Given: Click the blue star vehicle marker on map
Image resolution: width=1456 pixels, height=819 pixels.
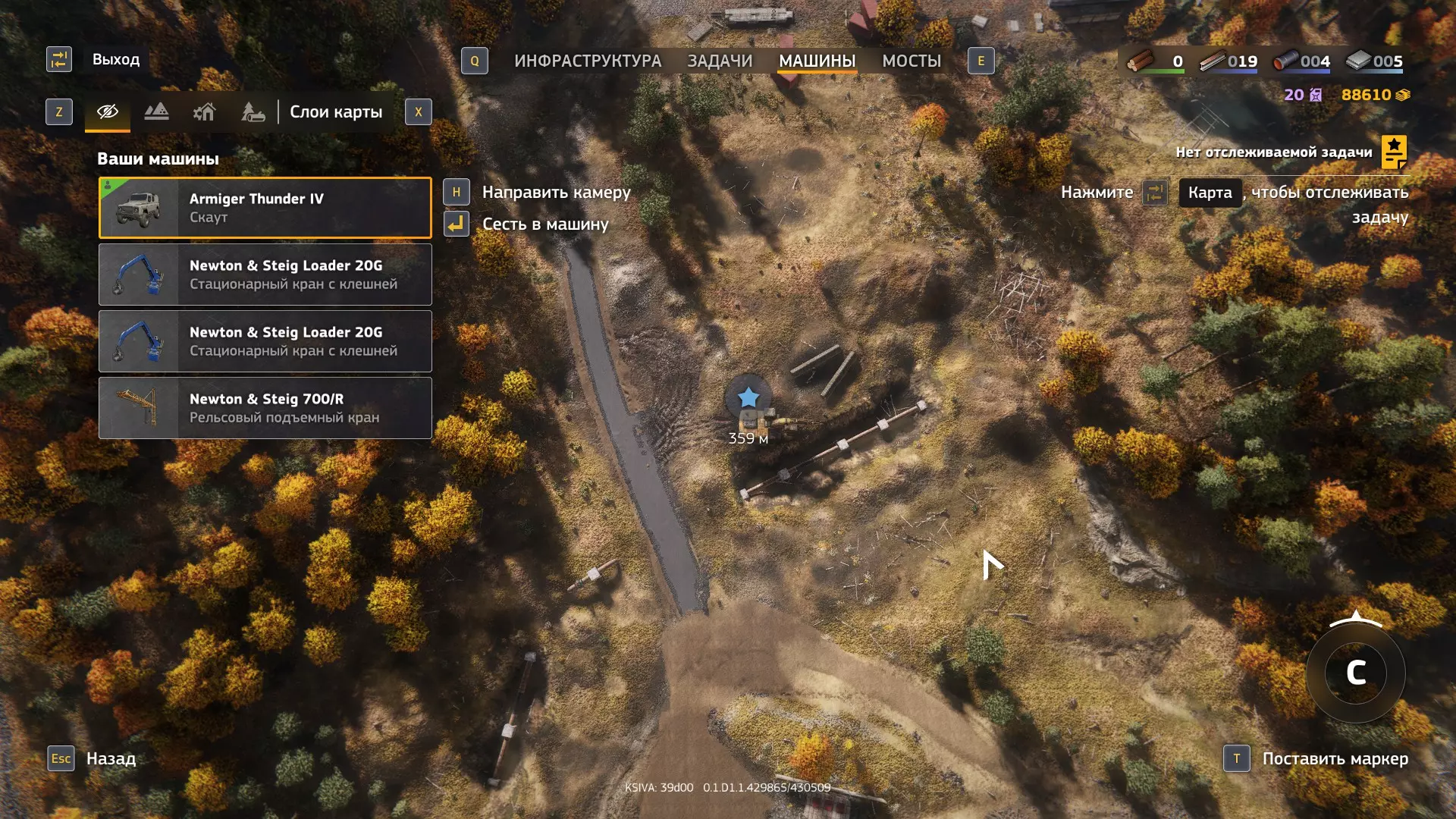Looking at the screenshot, I should [x=748, y=397].
